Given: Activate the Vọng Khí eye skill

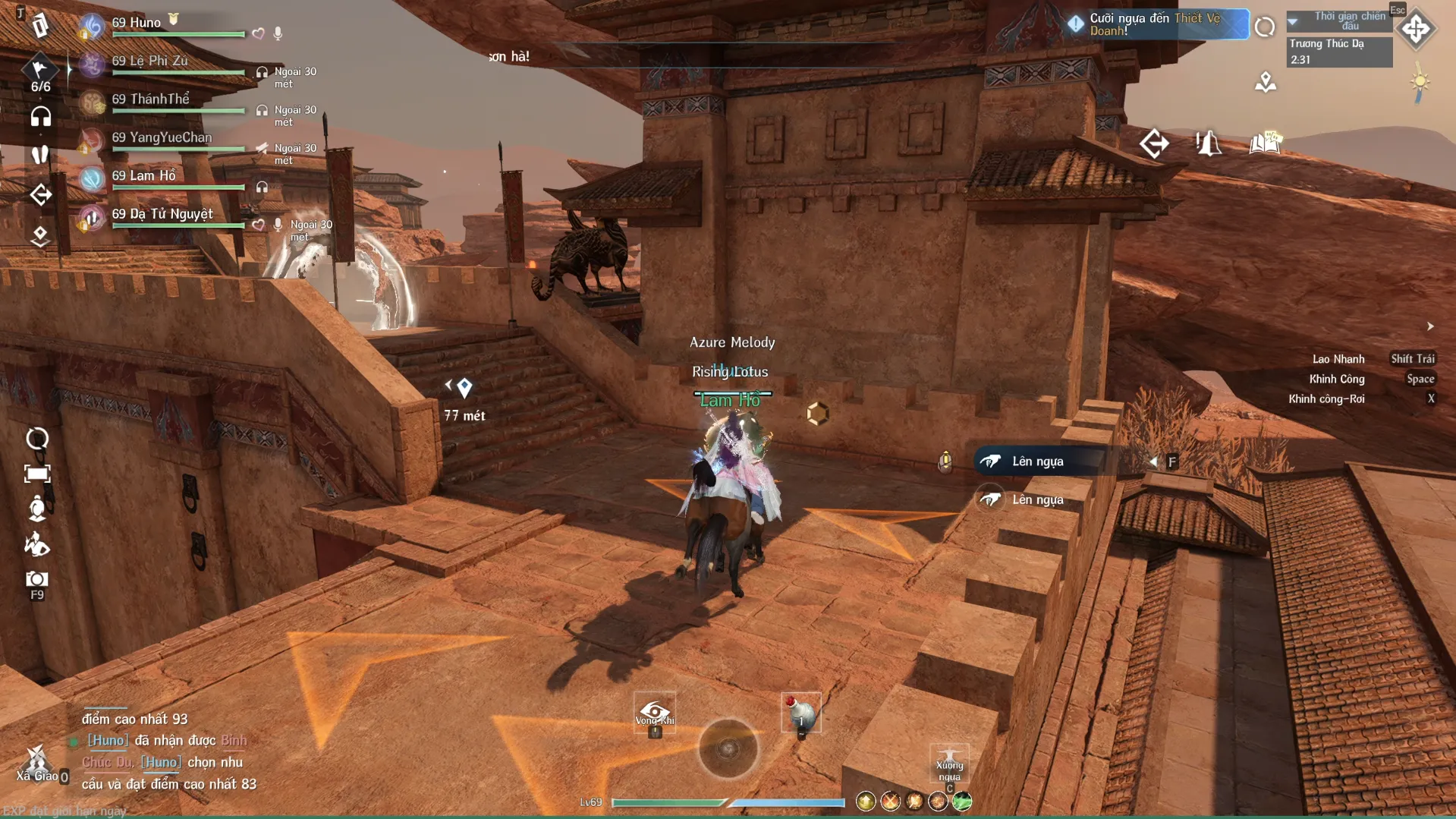Looking at the screenshot, I should (x=655, y=713).
